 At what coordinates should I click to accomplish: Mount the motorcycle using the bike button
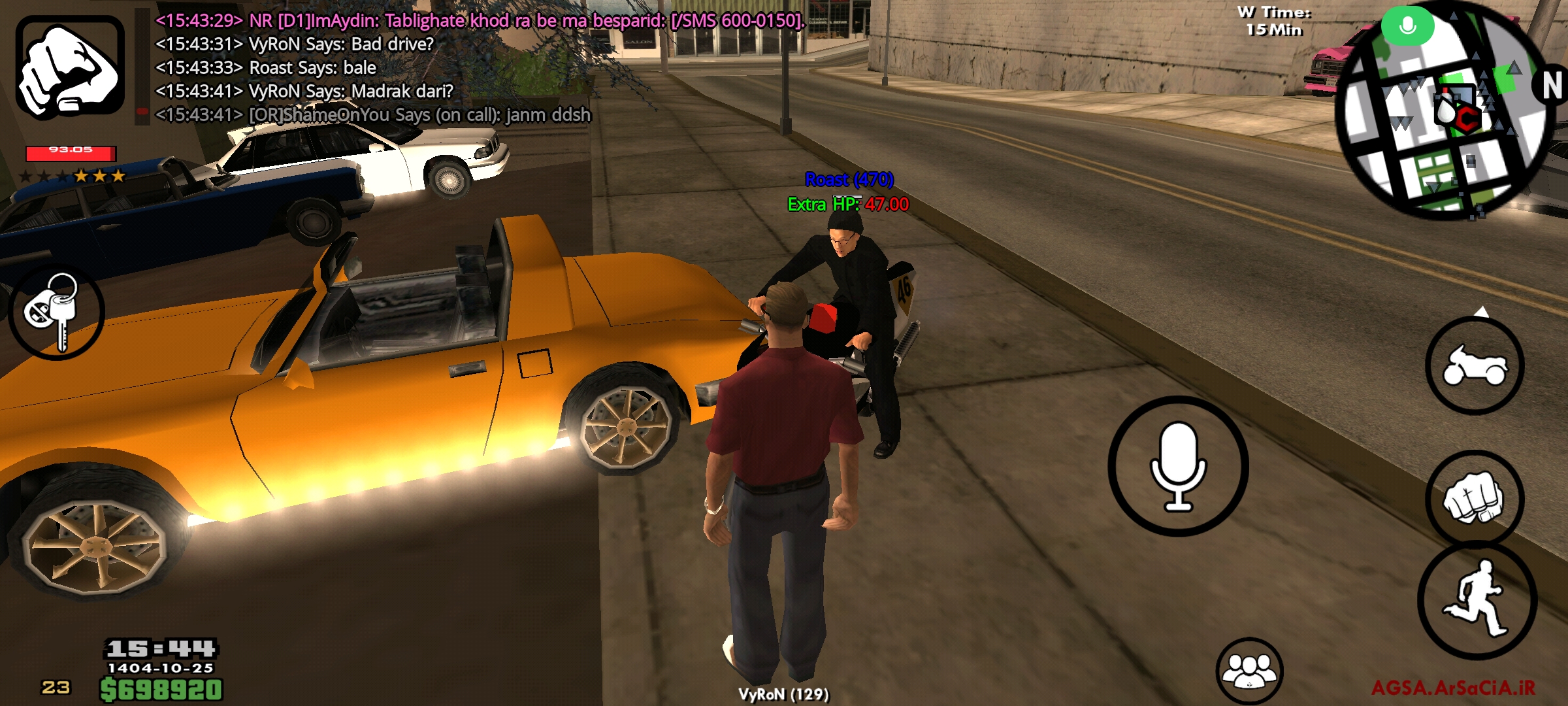[x=1475, y=366]
